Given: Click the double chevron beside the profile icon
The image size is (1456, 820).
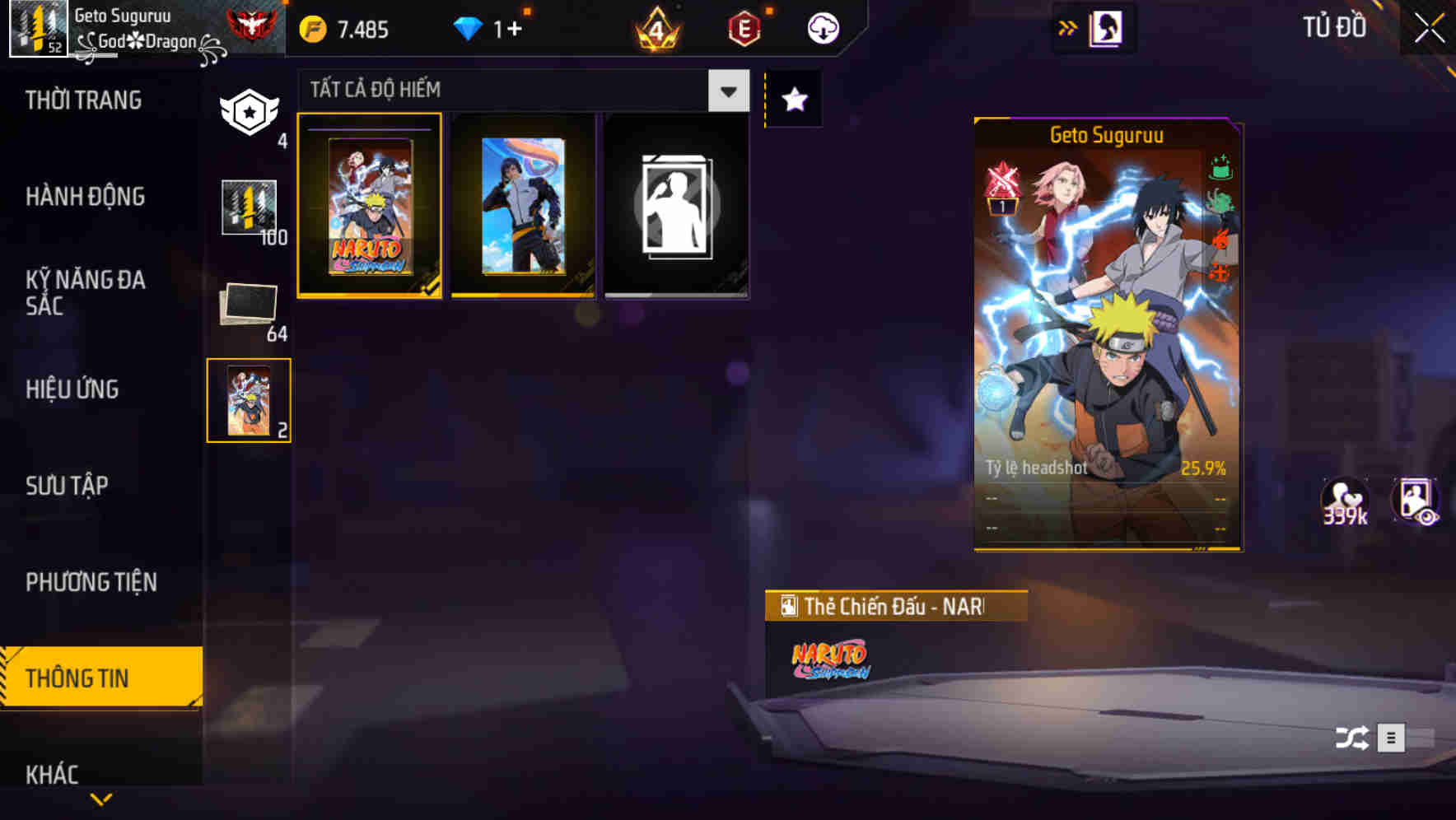Looking at the screenshot, I should pyautogui.click(x=1068, y=26).
